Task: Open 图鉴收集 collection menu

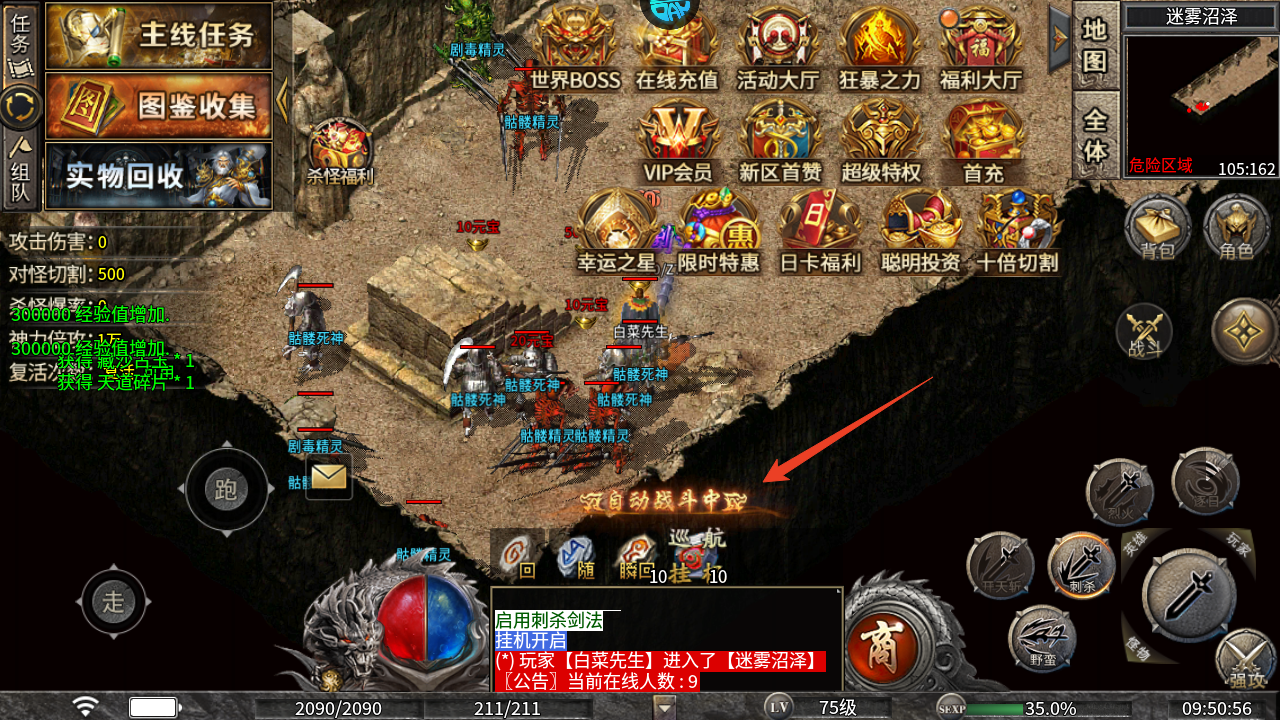Action: click(160, 105)
